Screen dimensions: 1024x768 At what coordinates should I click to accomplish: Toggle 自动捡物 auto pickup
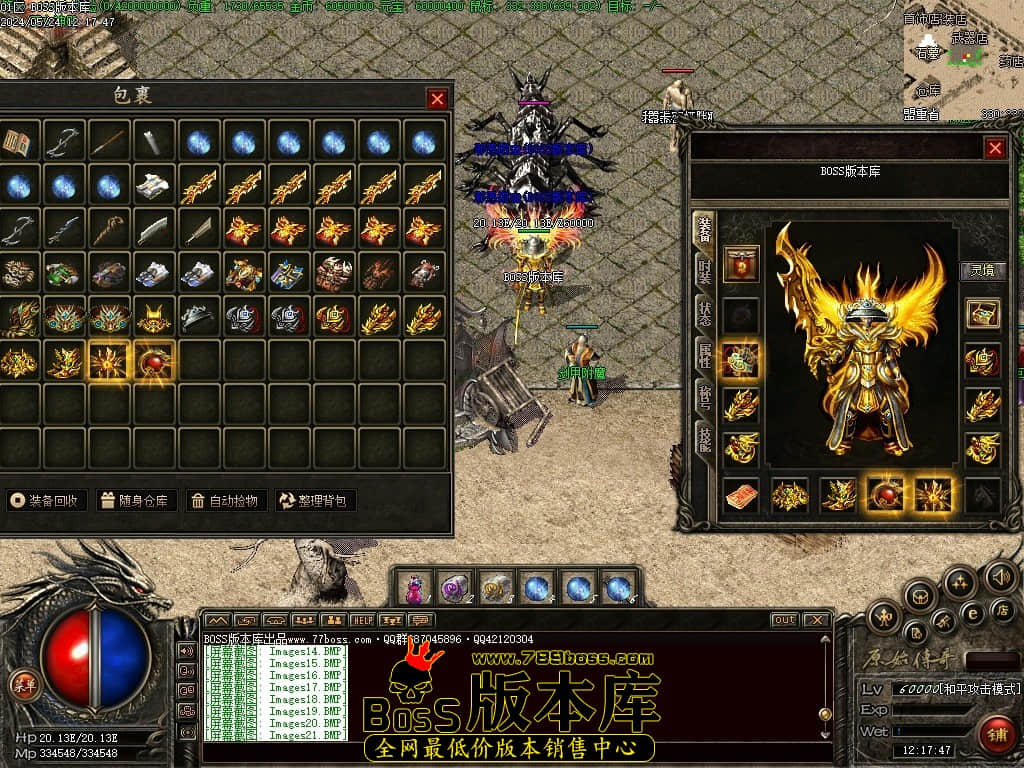227,500
